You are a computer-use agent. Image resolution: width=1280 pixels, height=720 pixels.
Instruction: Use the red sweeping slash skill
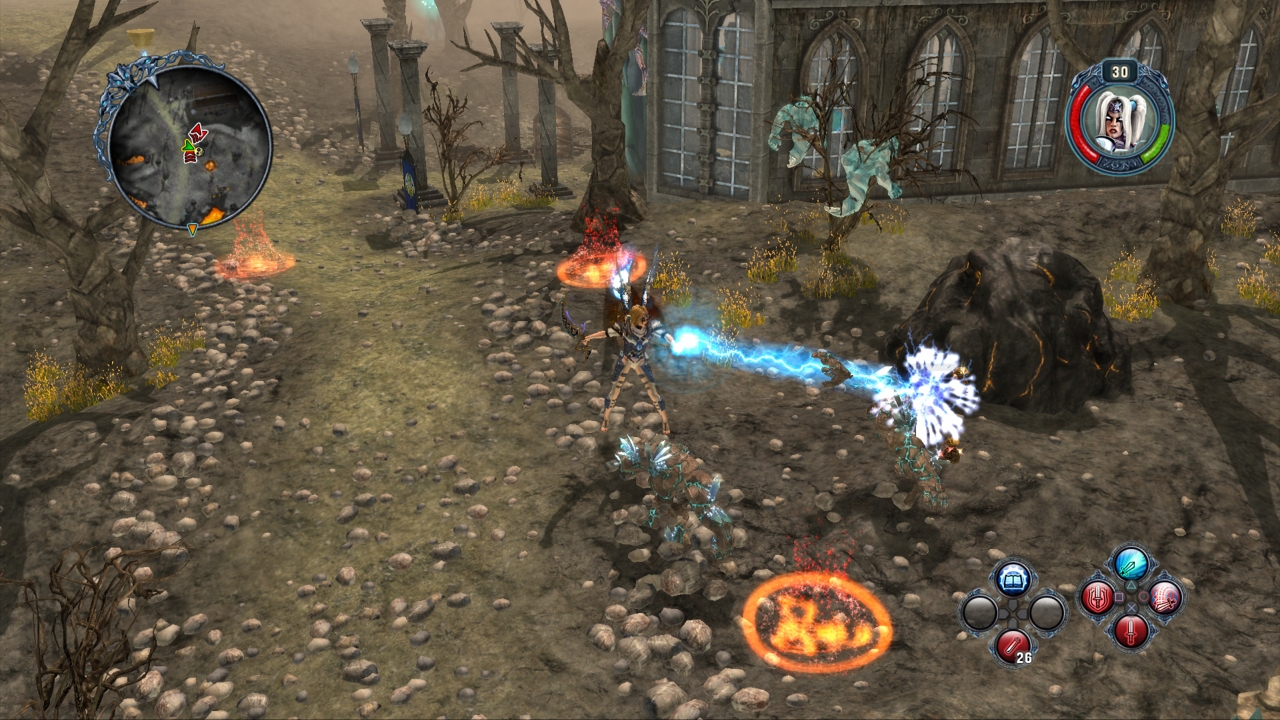[x=1165, y=598]
